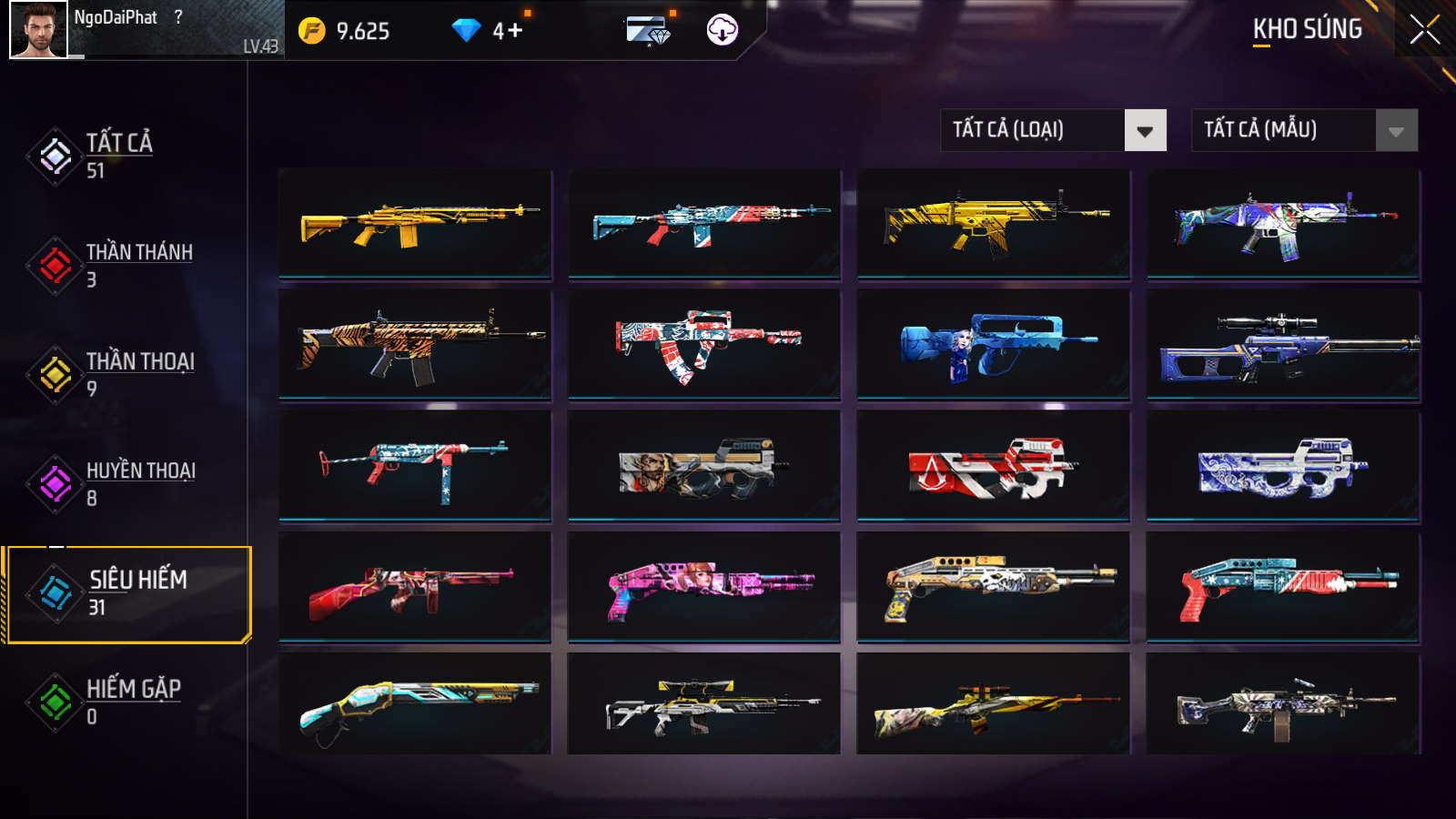This screenshot has width=1456, height=819.
Task: Add diamonds with the plus button
Action: pos(515,31)
